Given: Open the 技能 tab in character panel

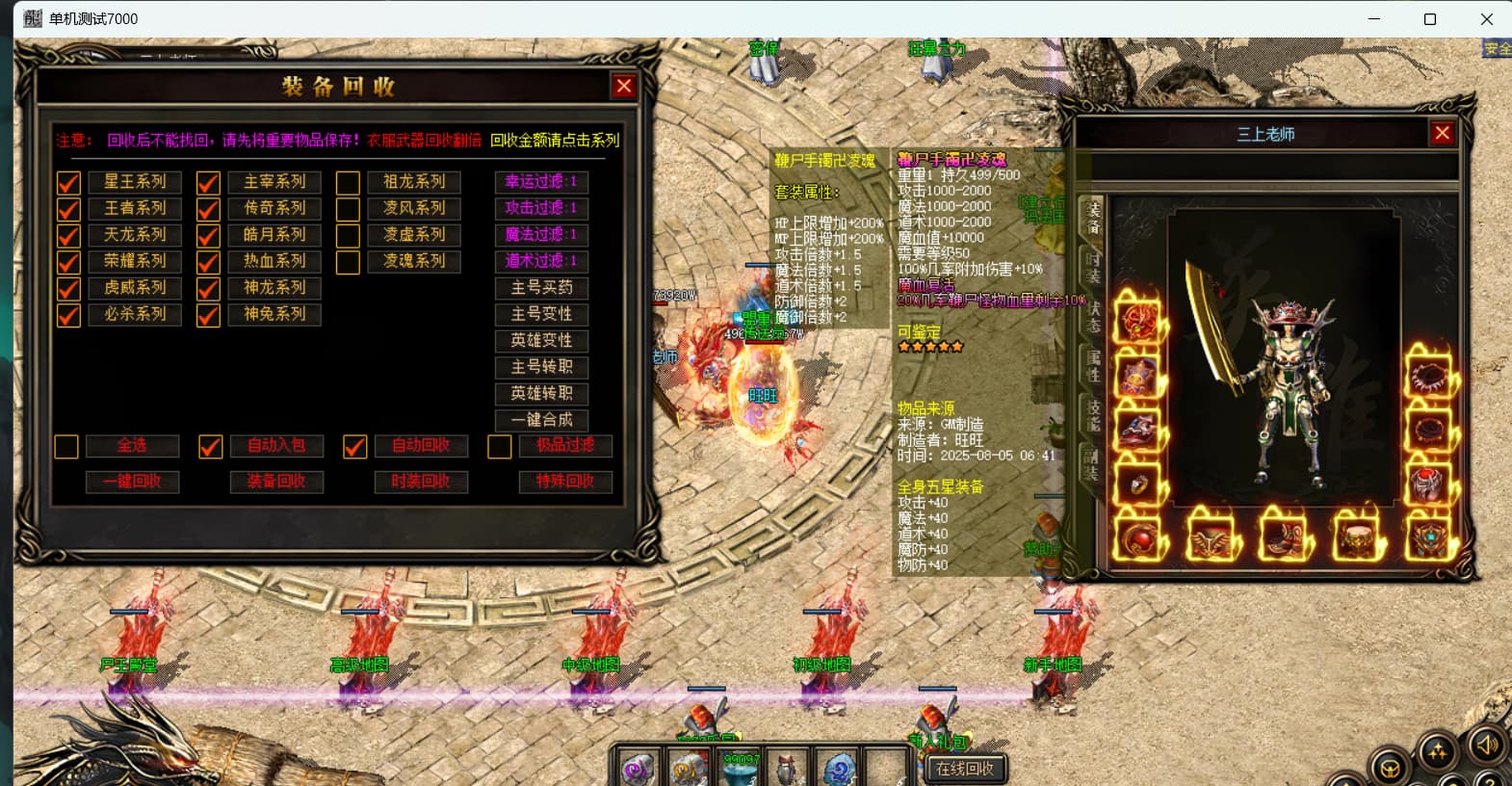Looking at the screenshot, I should [1093, 413].
